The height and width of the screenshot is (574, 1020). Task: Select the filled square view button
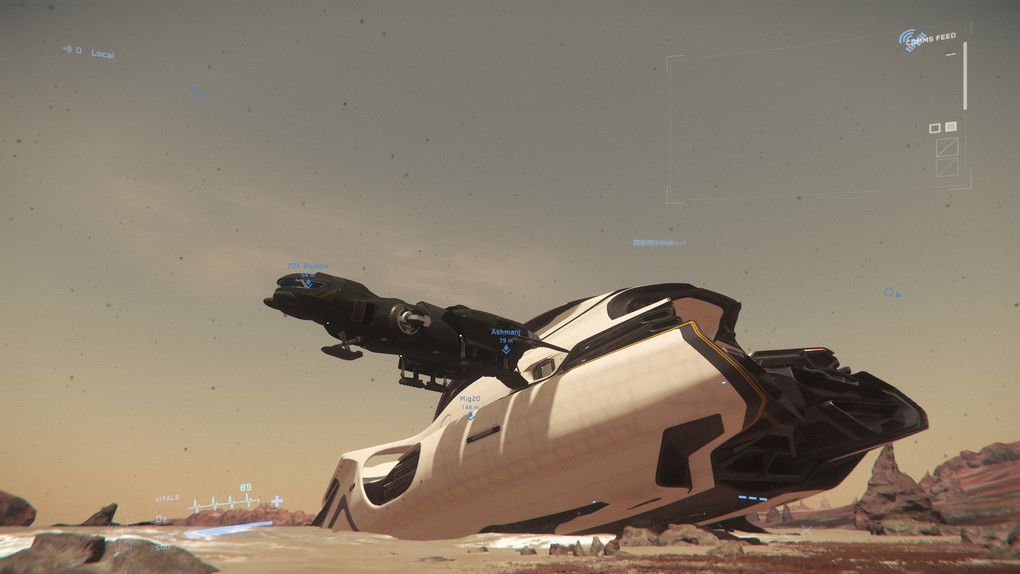[950, 127]
